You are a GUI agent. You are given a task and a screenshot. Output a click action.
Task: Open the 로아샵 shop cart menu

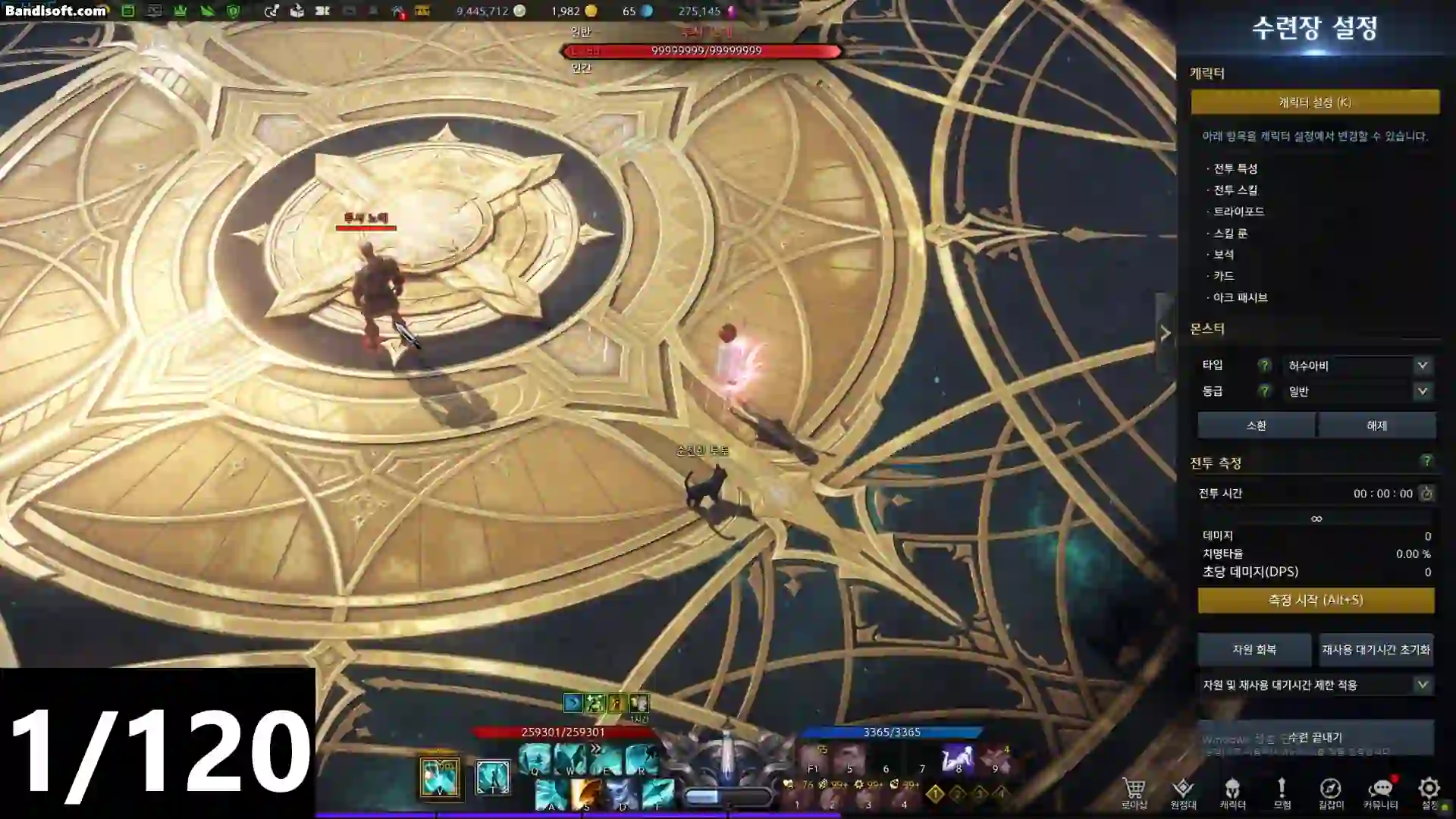[1134, 791]
